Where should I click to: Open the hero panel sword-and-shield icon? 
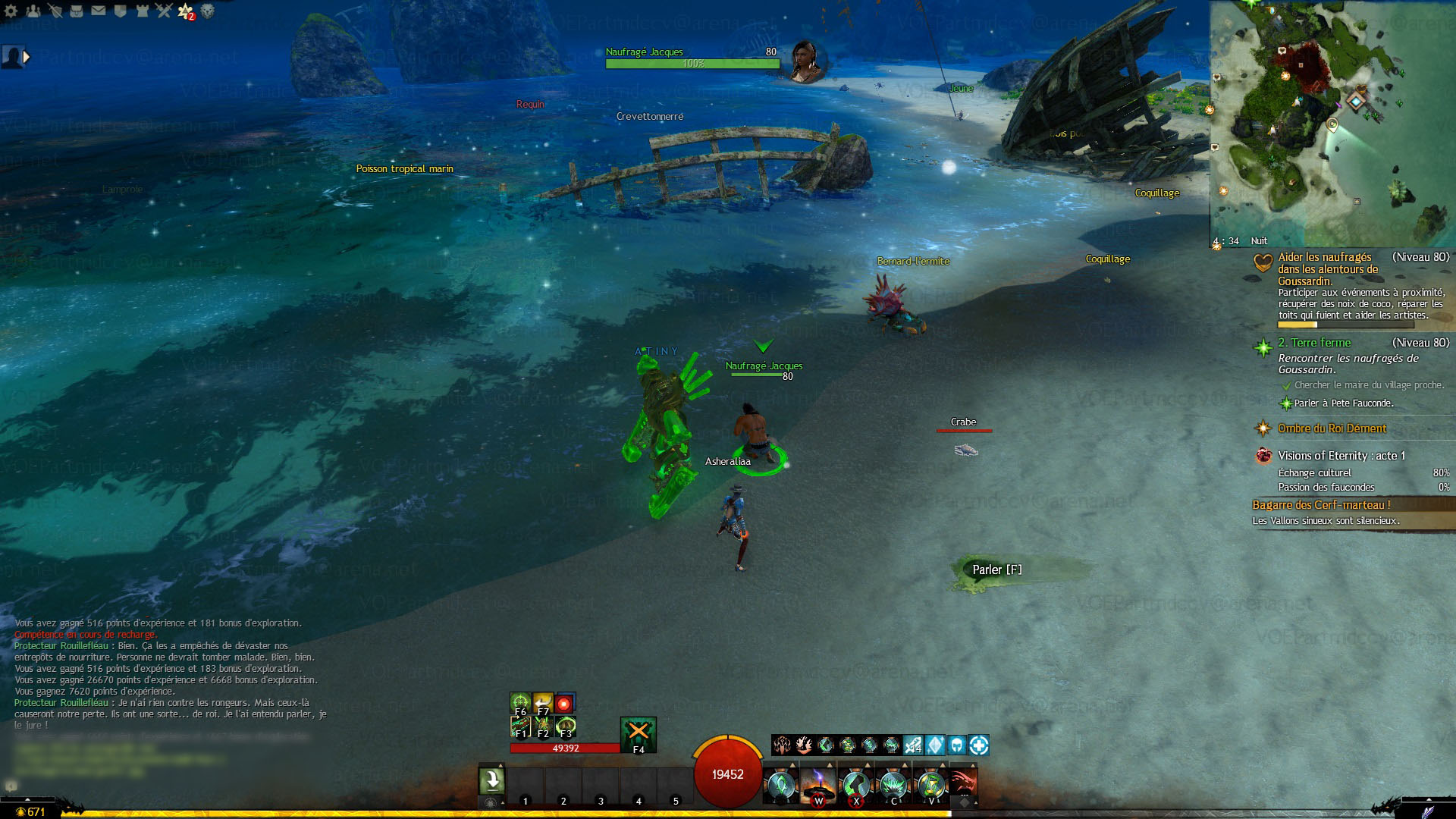55,11
